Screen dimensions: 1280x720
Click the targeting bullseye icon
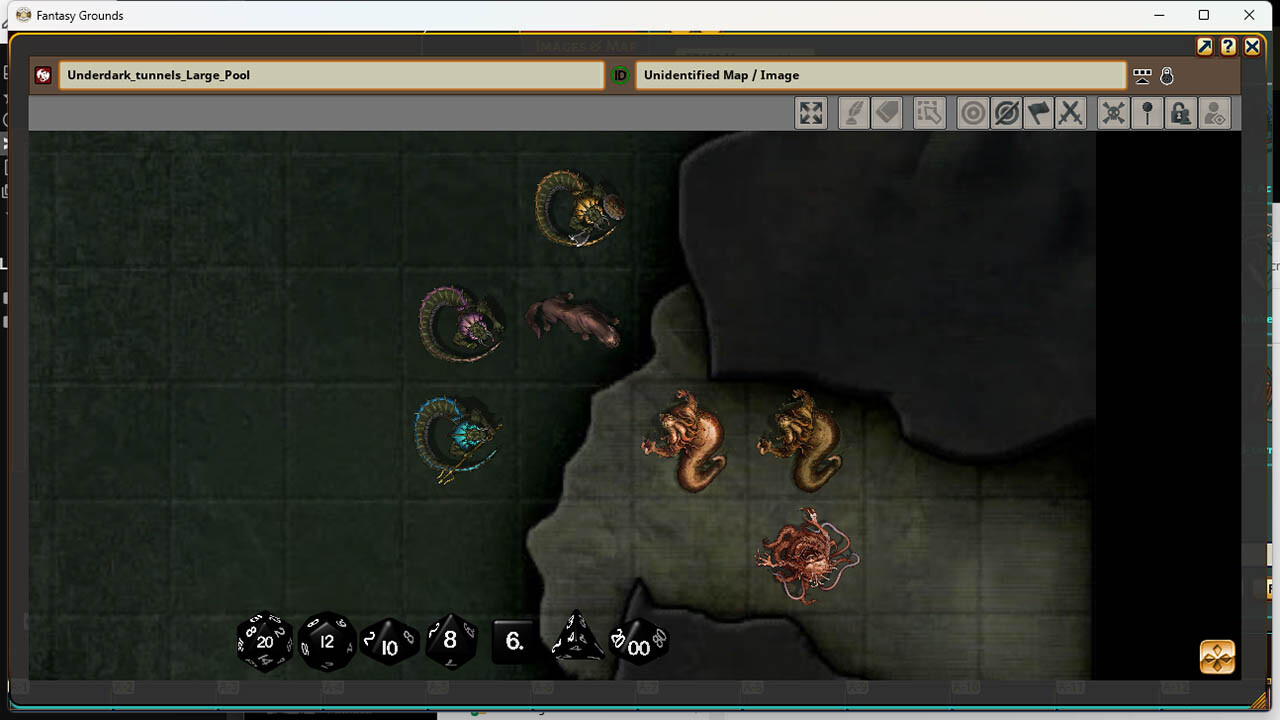[971, 113]
